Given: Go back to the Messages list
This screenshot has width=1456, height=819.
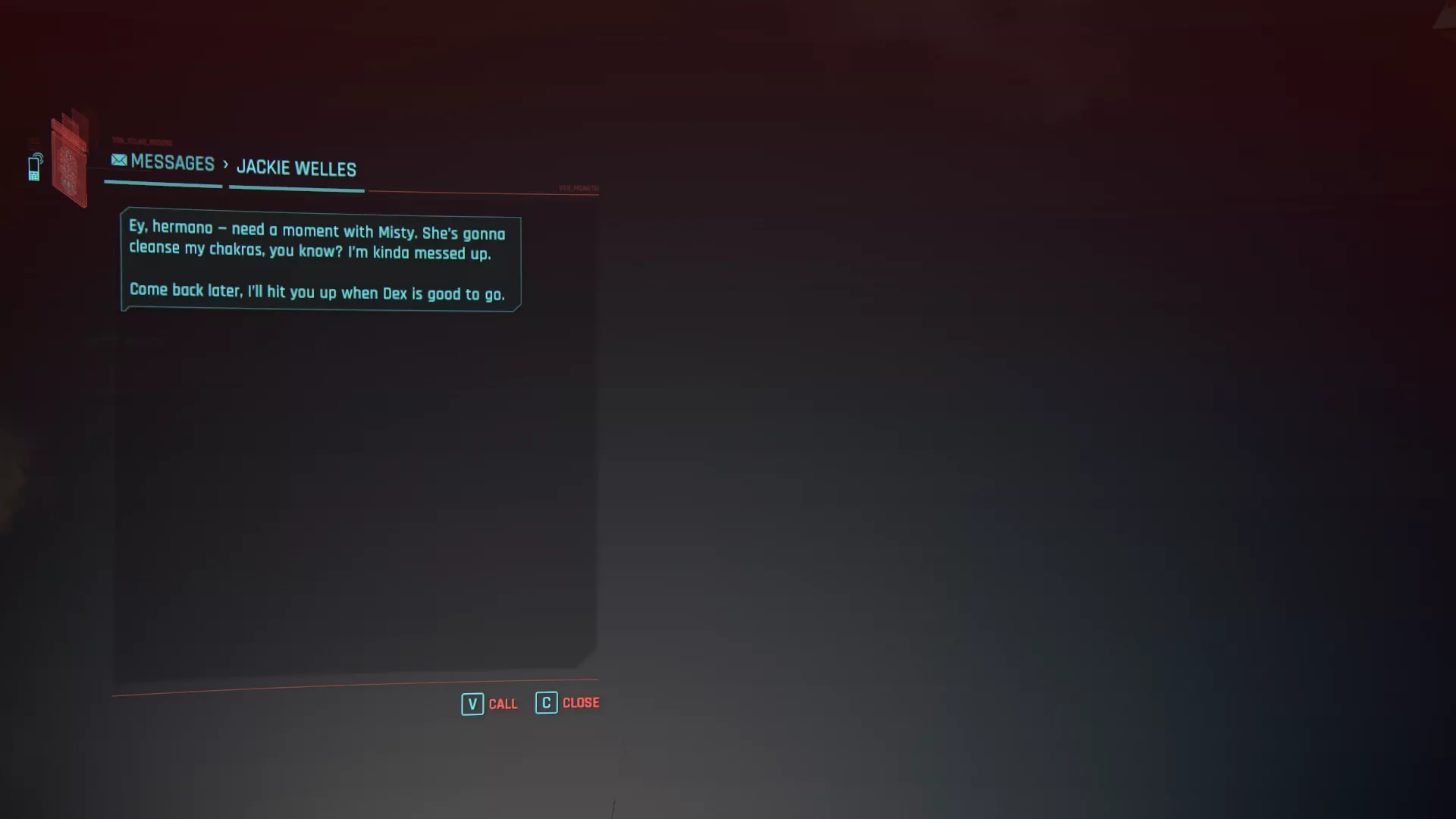Looking at the screenshot, I should (x=163, y=162).
